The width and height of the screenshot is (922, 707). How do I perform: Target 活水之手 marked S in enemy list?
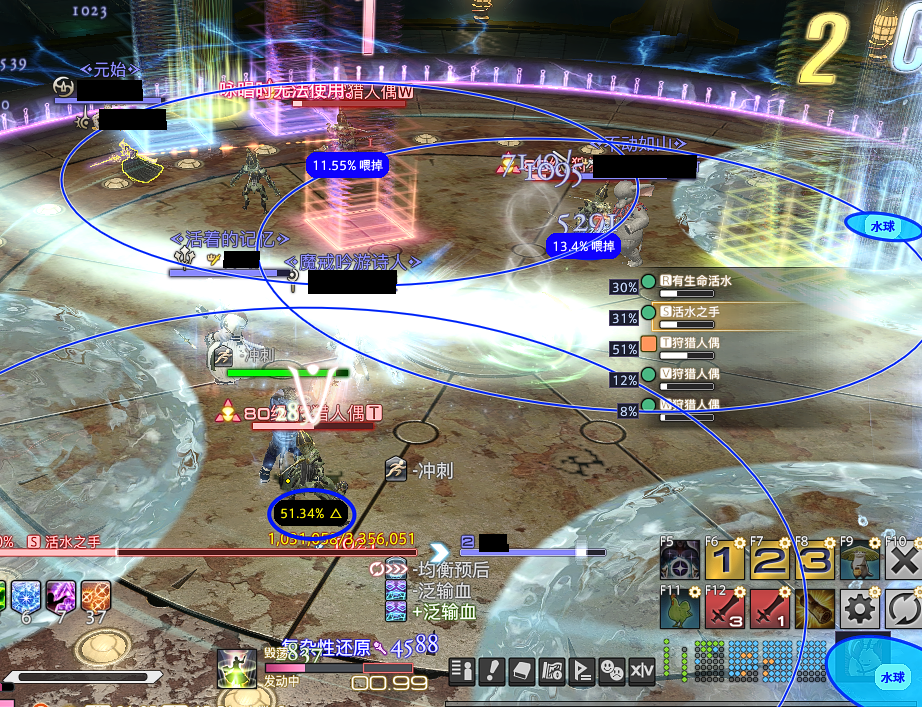(x=700, y=313)
